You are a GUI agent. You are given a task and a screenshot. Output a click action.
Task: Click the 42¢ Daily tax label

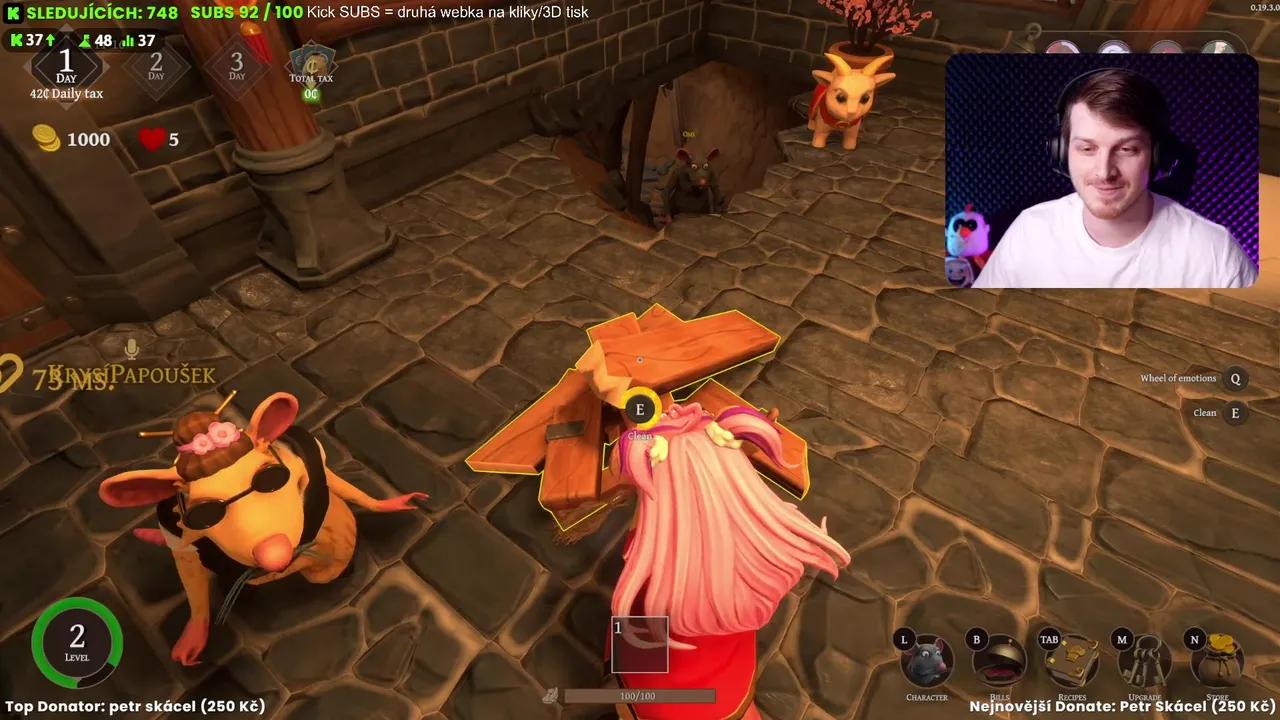click(x=66, y=93)
